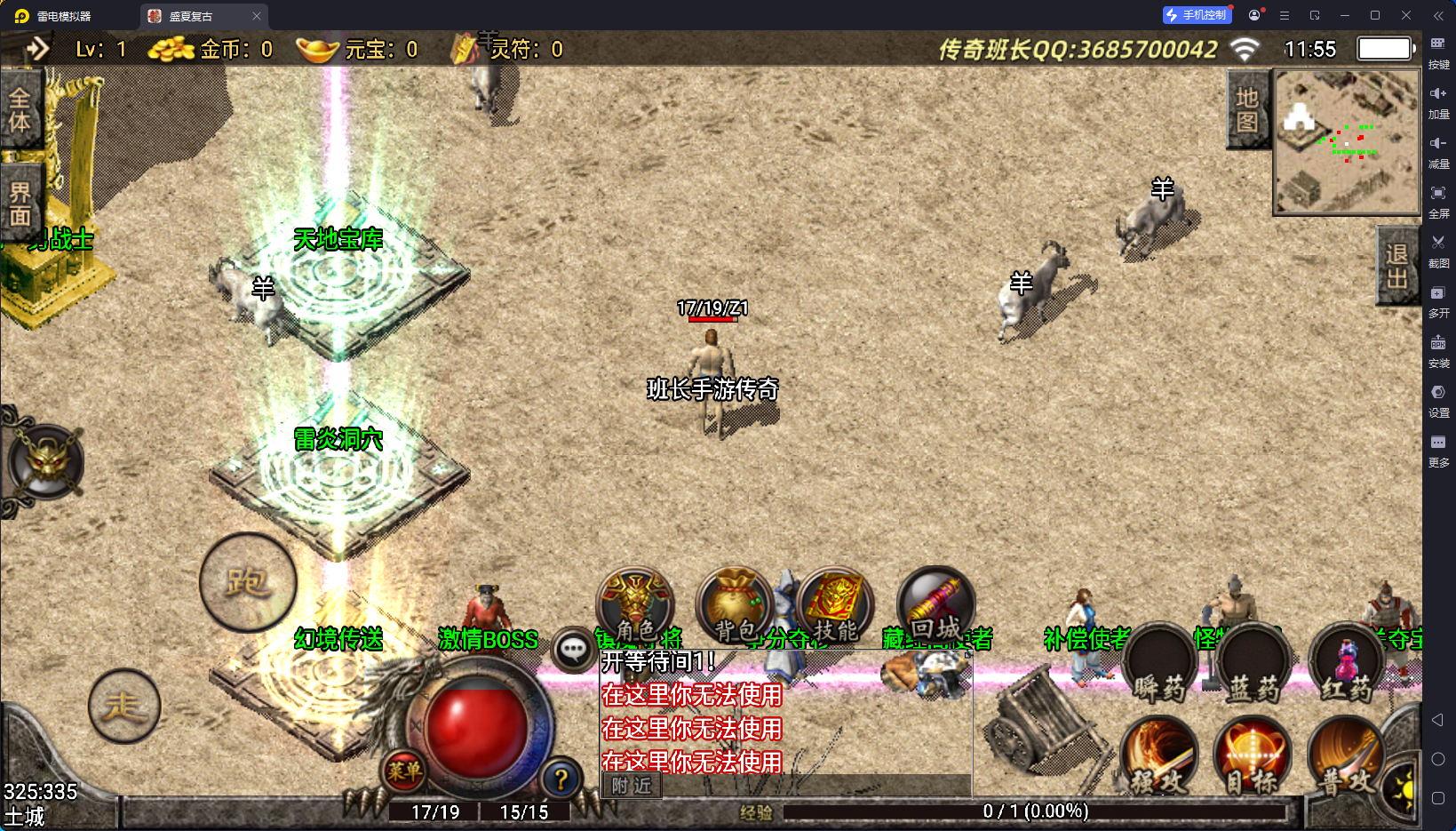Tap the 走 walk button

[124, 706]
